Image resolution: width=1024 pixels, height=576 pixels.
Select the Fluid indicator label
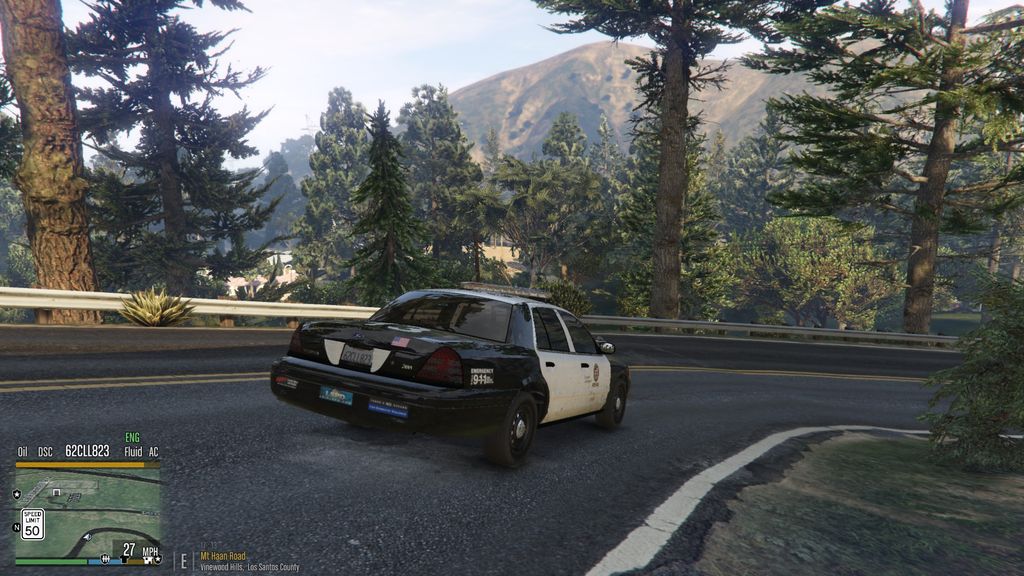coord(133,452)
